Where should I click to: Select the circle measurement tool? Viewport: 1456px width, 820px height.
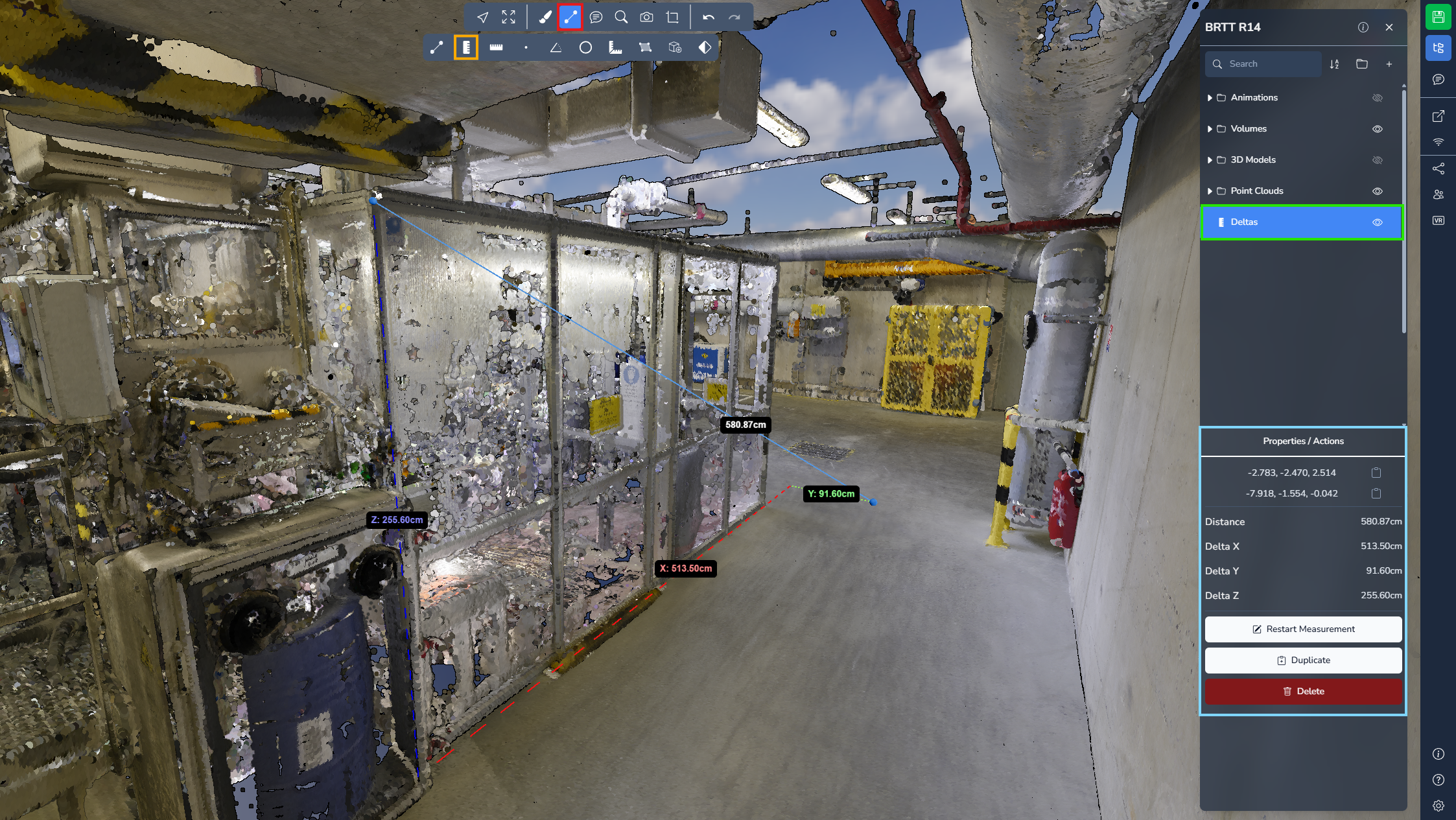pyautogui.click(x=585, y=47)
